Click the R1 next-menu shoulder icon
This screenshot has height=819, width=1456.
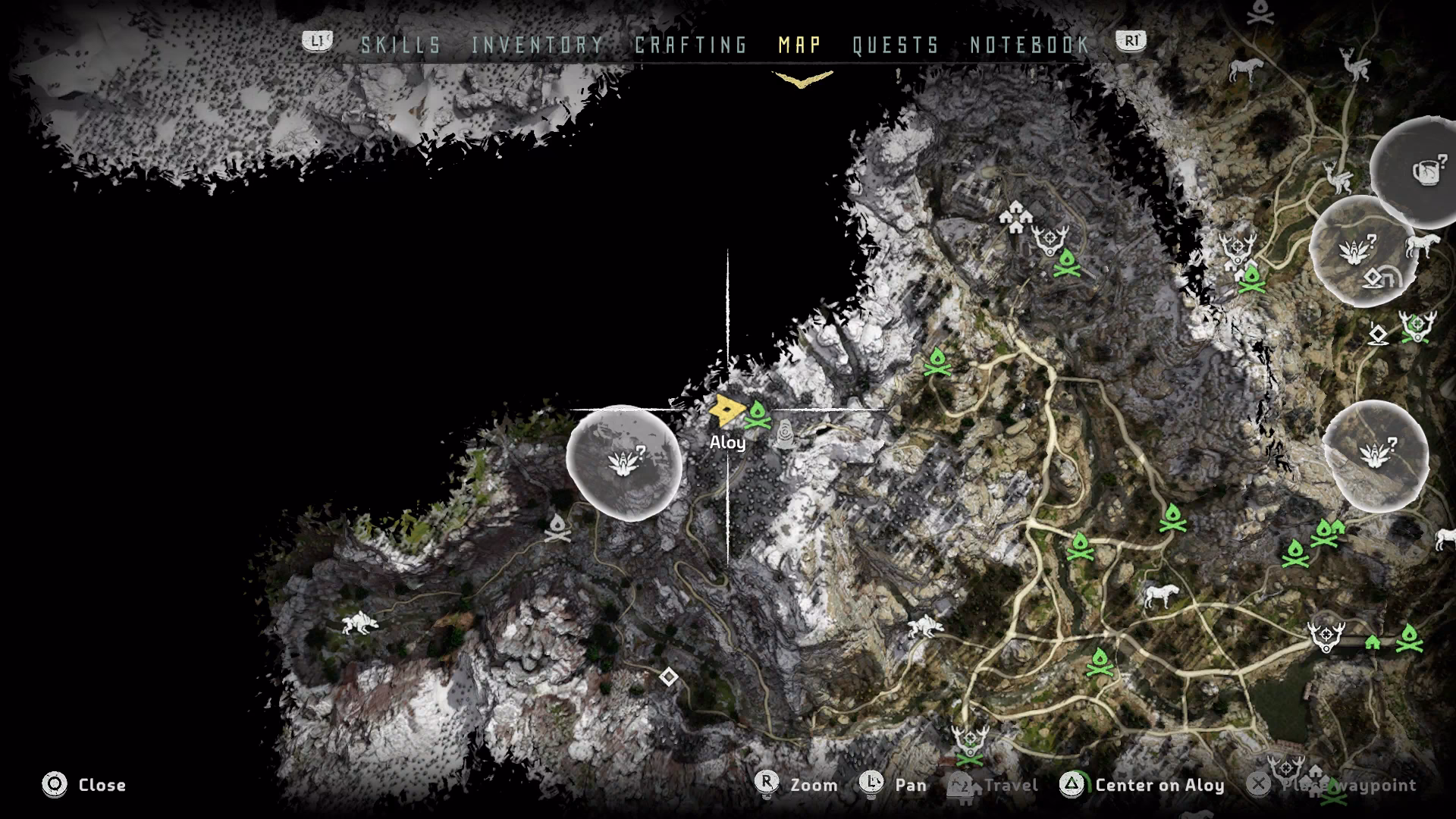click(x=1129, y=43)
